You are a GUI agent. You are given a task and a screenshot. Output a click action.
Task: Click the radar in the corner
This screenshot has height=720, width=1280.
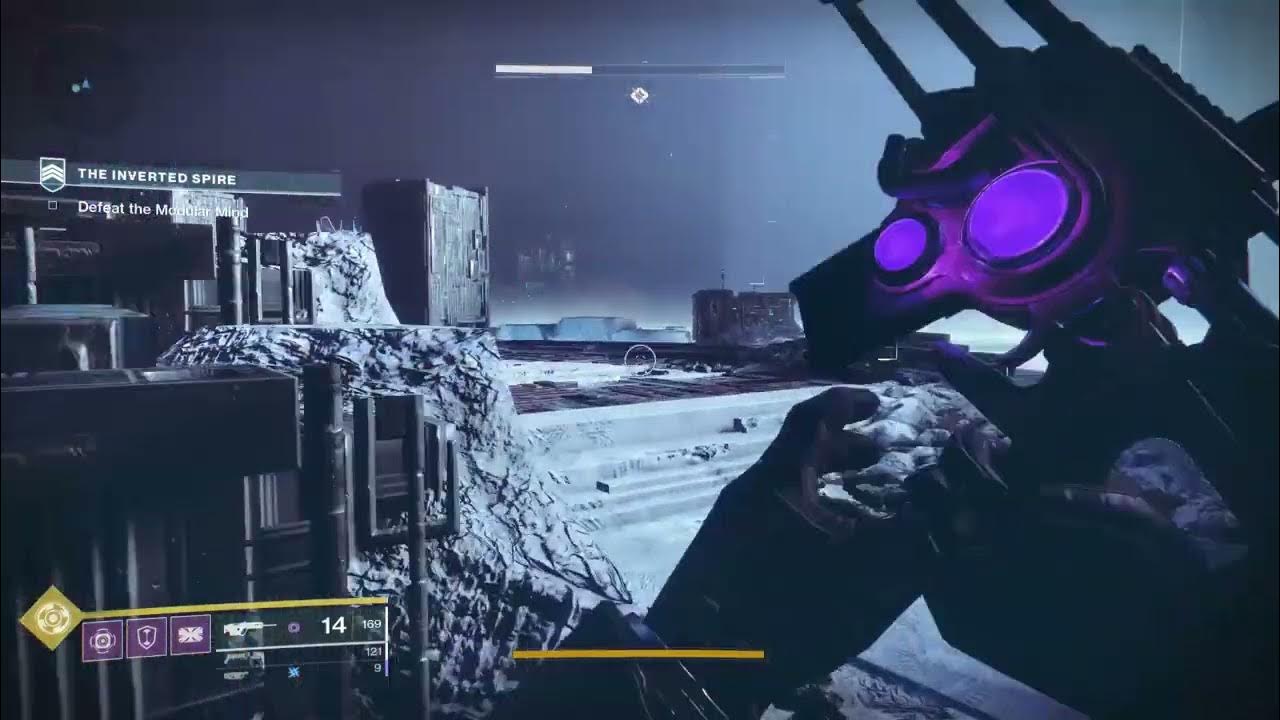tap(78, 84)
